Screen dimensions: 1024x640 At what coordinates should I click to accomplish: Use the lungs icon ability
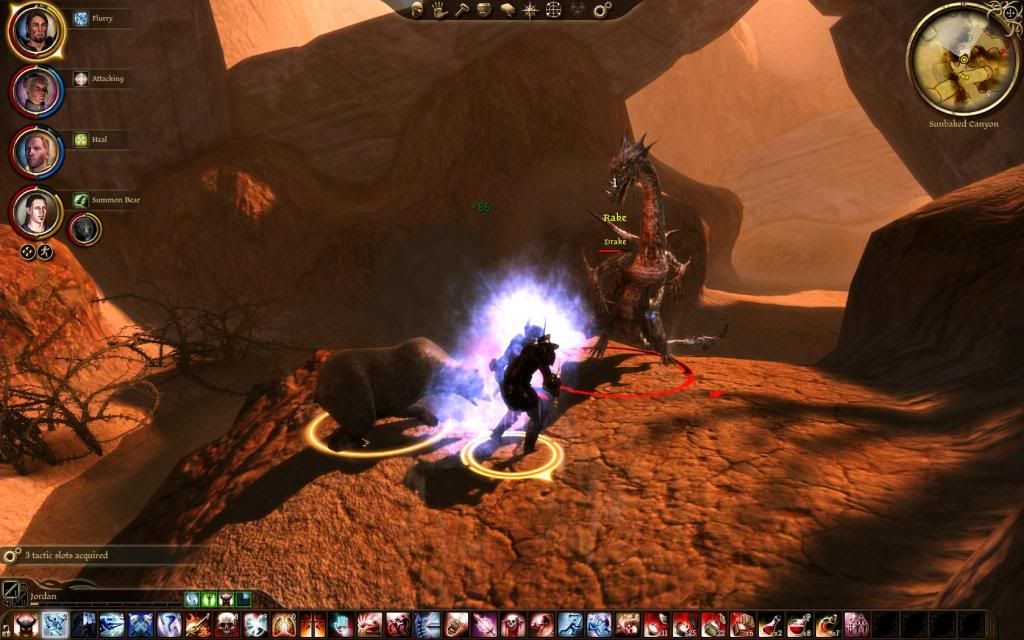point(284,625)
